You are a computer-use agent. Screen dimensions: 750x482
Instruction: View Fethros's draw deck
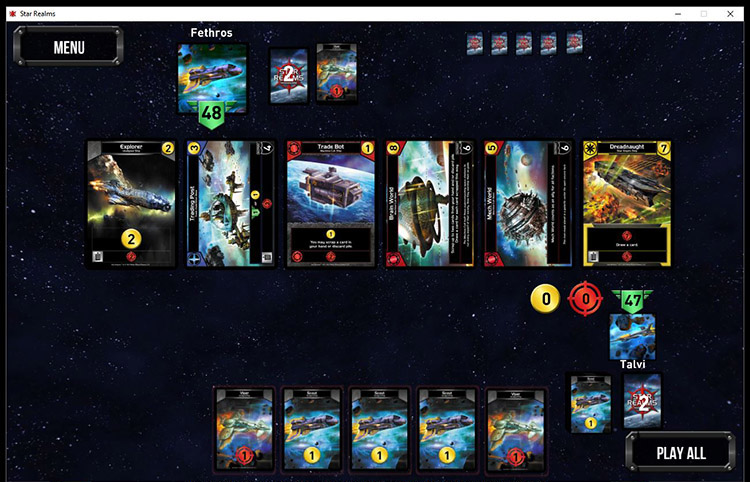pos(289,76)
